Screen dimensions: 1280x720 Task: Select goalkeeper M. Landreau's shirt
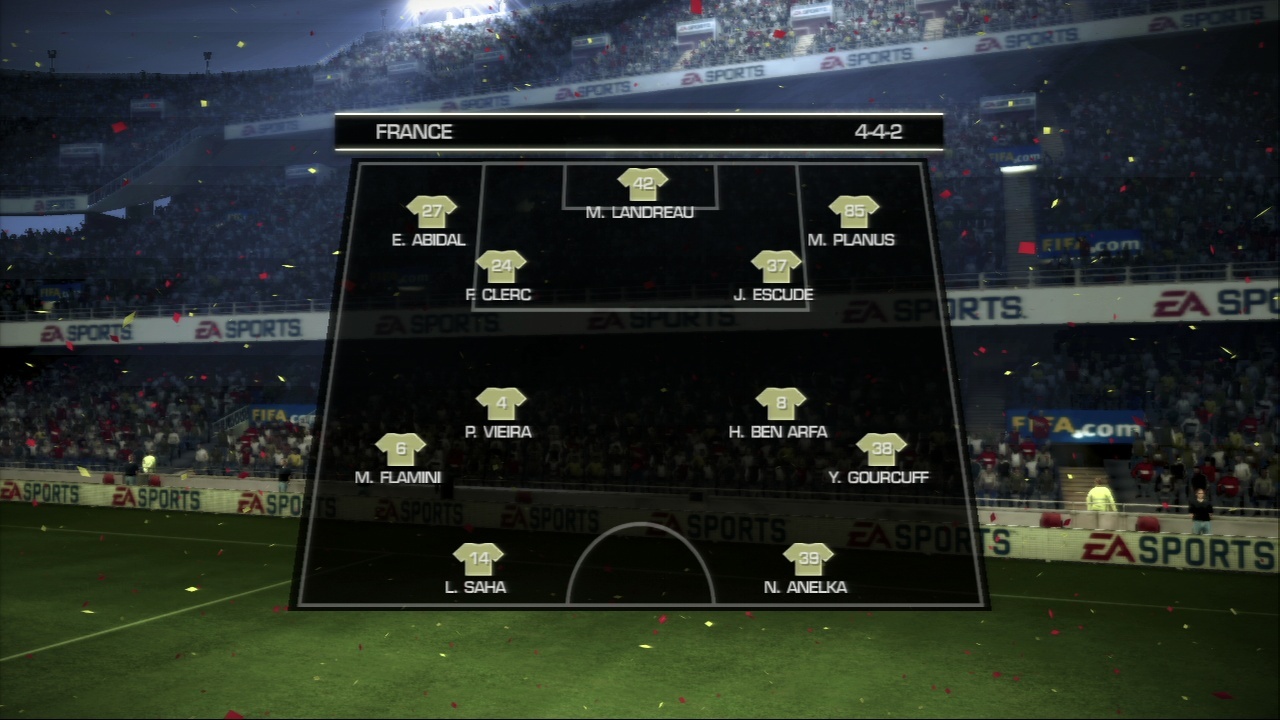(642, 185)
